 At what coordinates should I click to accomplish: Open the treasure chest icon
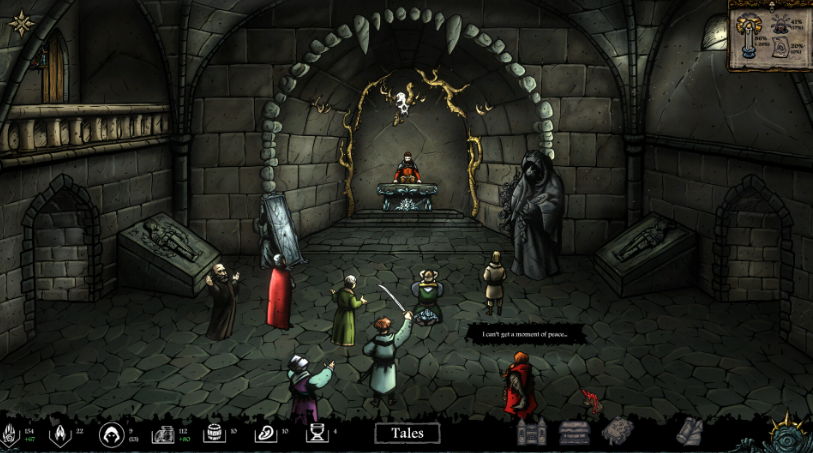(574, 432)
